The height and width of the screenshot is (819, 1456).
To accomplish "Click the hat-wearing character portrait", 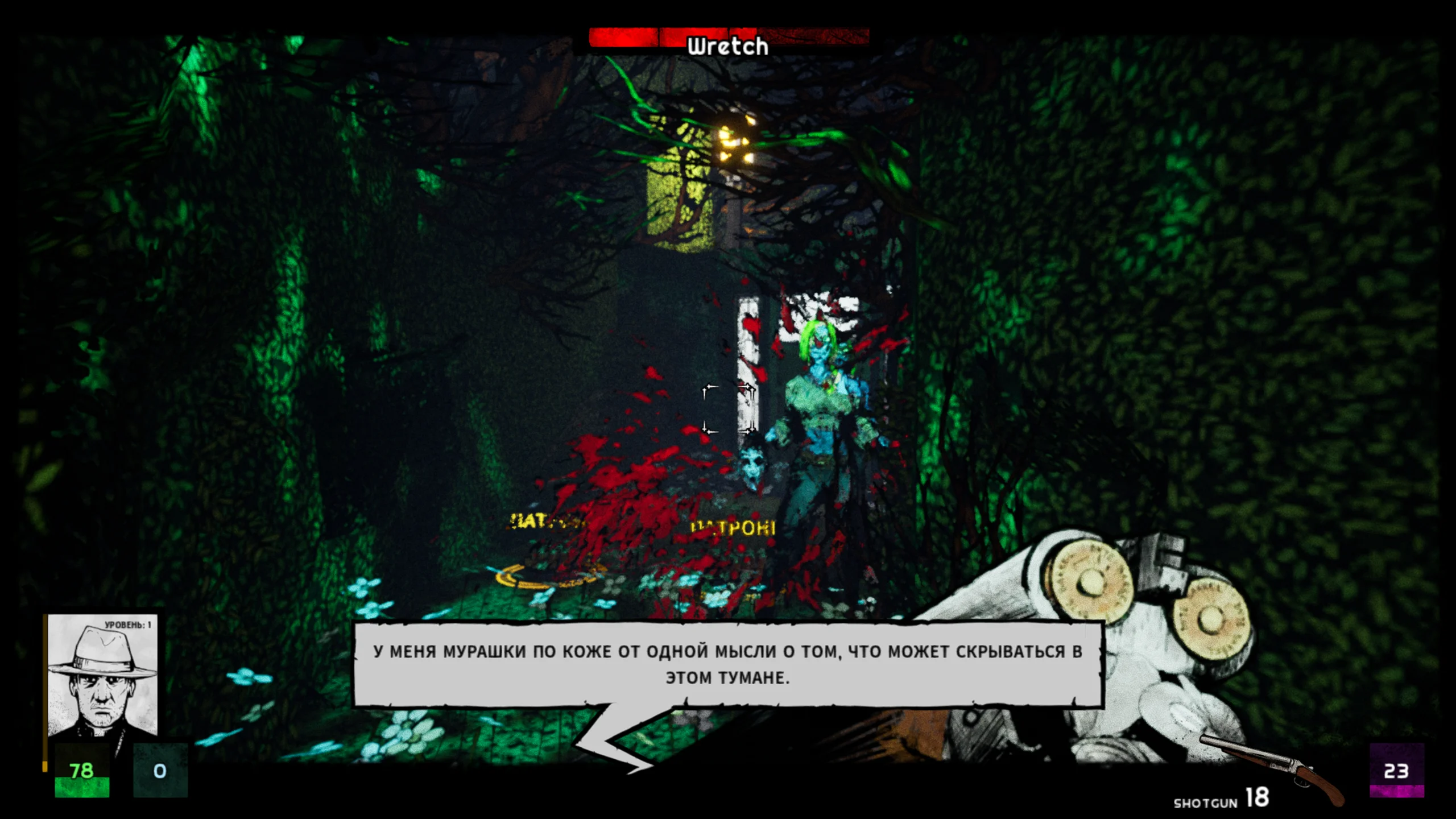I will [102, 676].
